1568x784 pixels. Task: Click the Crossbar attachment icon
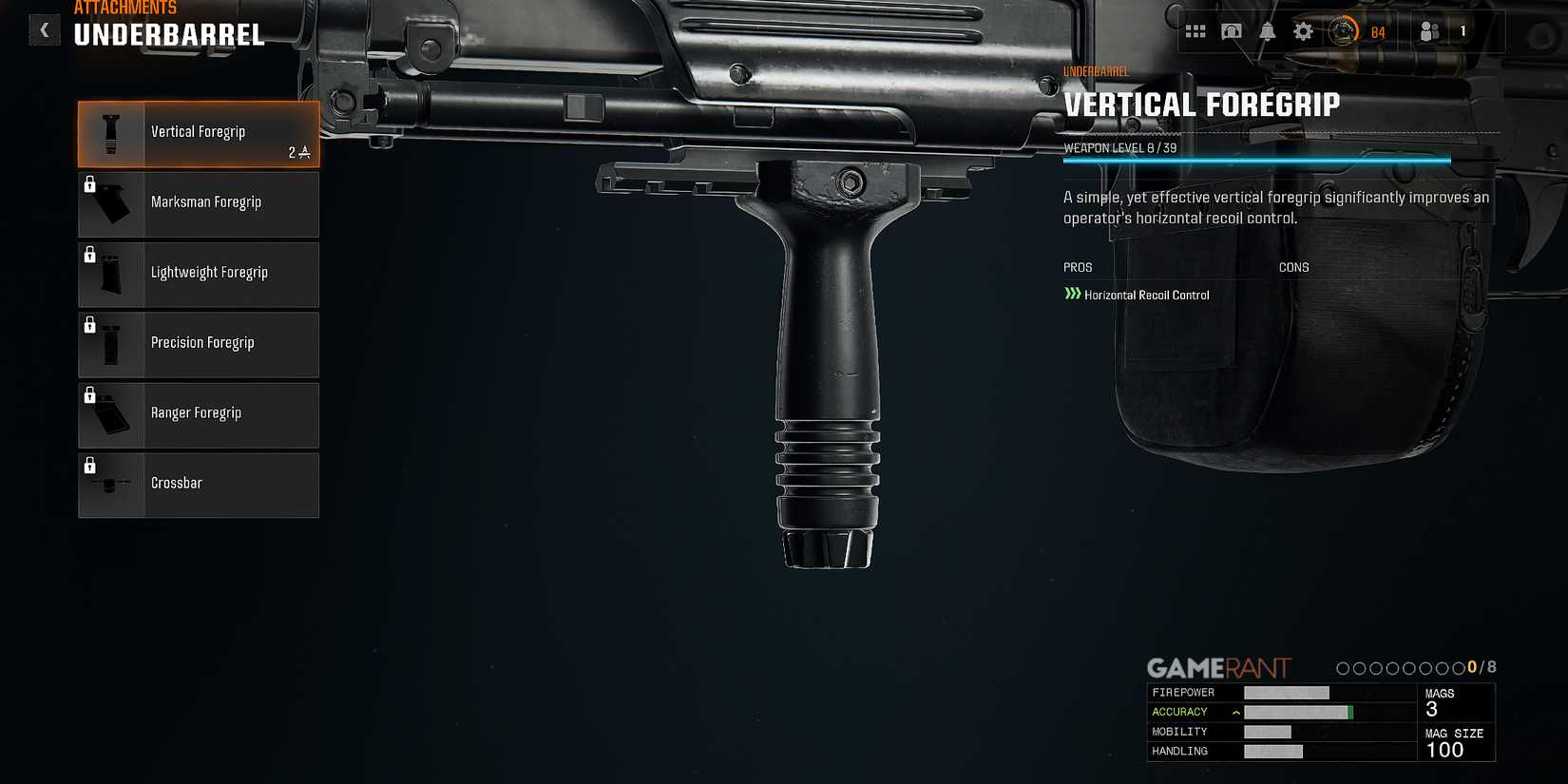tap(110, 485)
